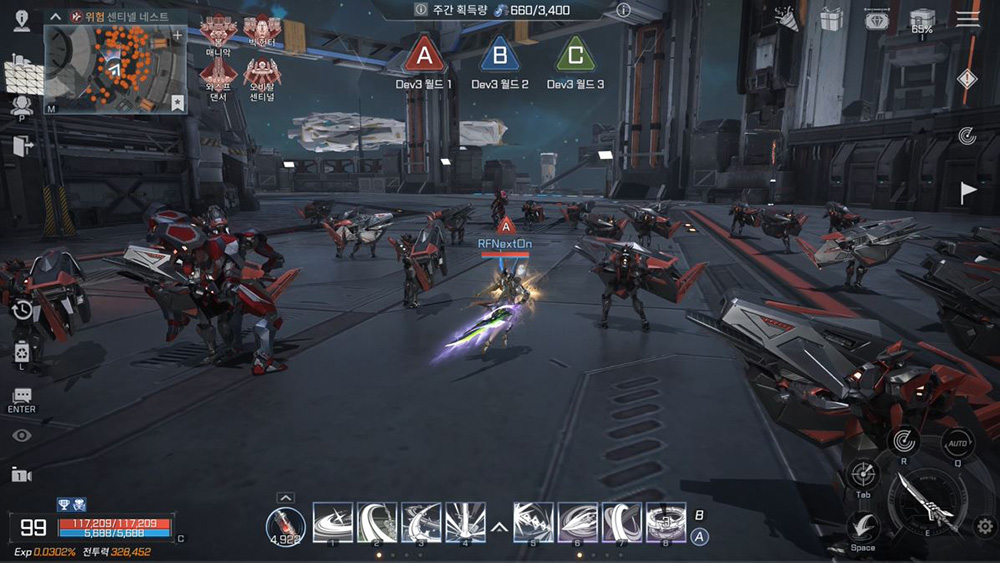The width and height of the screenshot is (1000, 563).
Task: Zoom in the minimap with the plus button
Action: pos(178,36)
